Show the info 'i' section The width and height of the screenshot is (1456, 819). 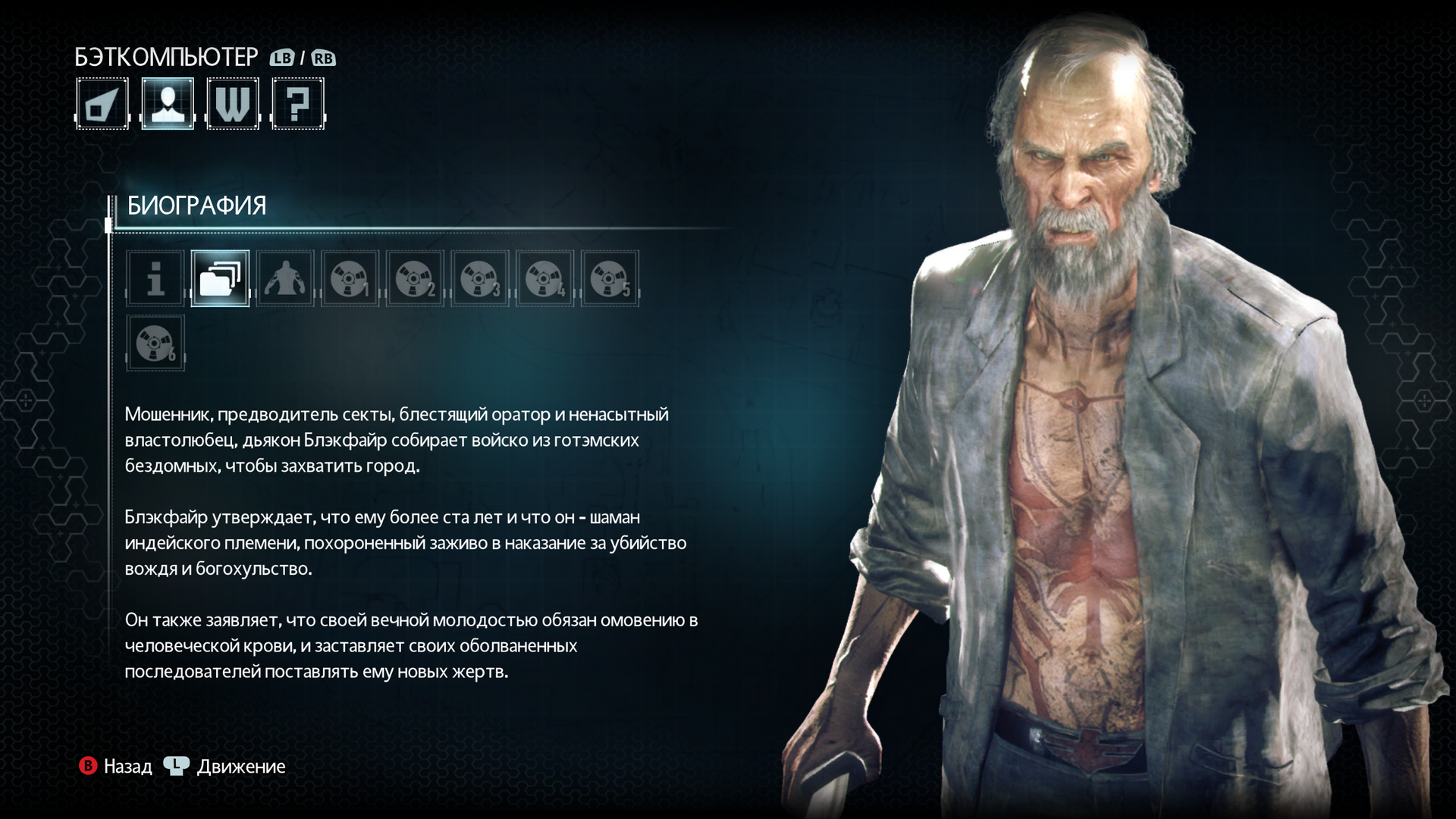click(x=155, y=278)
